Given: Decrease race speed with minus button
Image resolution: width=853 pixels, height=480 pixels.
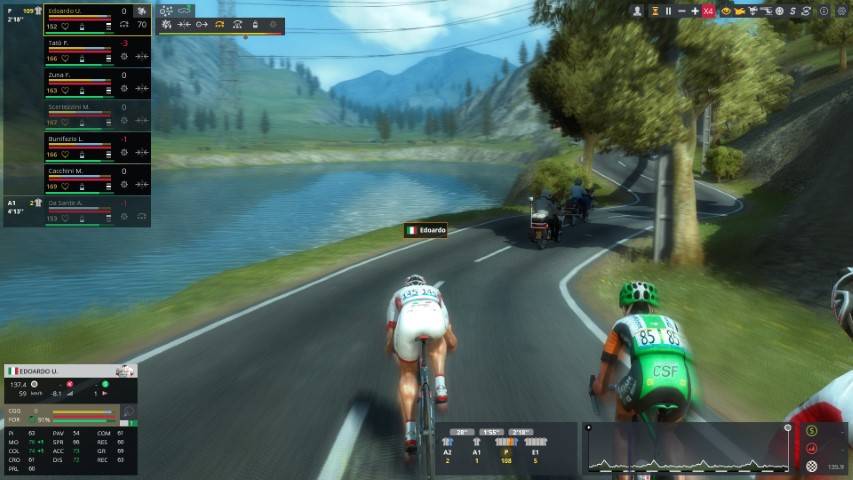Looking at the screenshot, I should (682, 11).
